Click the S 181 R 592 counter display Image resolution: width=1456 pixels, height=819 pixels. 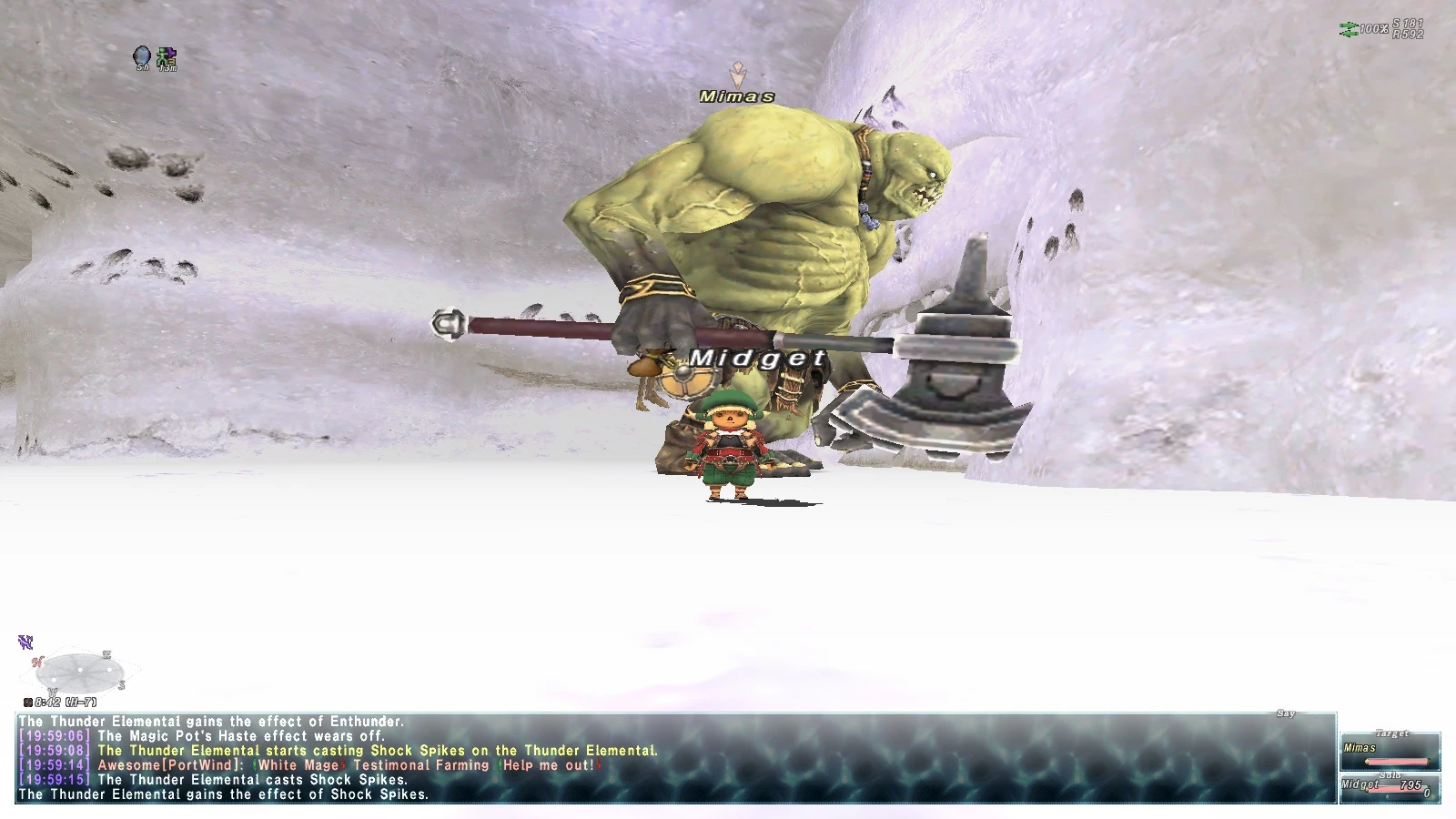pyautogui.click(x=1409, y=29)
